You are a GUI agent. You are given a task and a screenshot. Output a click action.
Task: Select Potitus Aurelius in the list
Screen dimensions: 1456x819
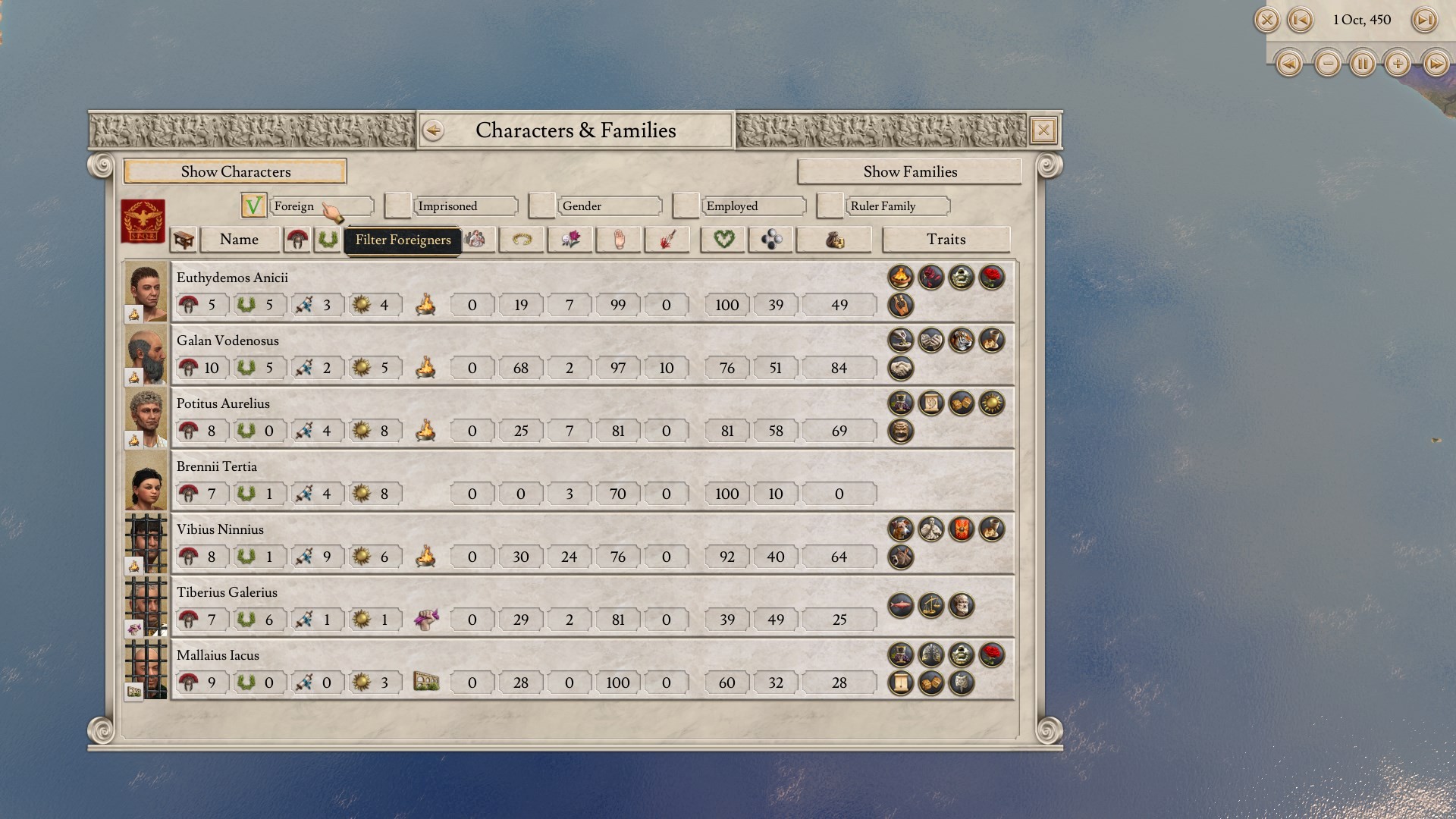[223, 404]
